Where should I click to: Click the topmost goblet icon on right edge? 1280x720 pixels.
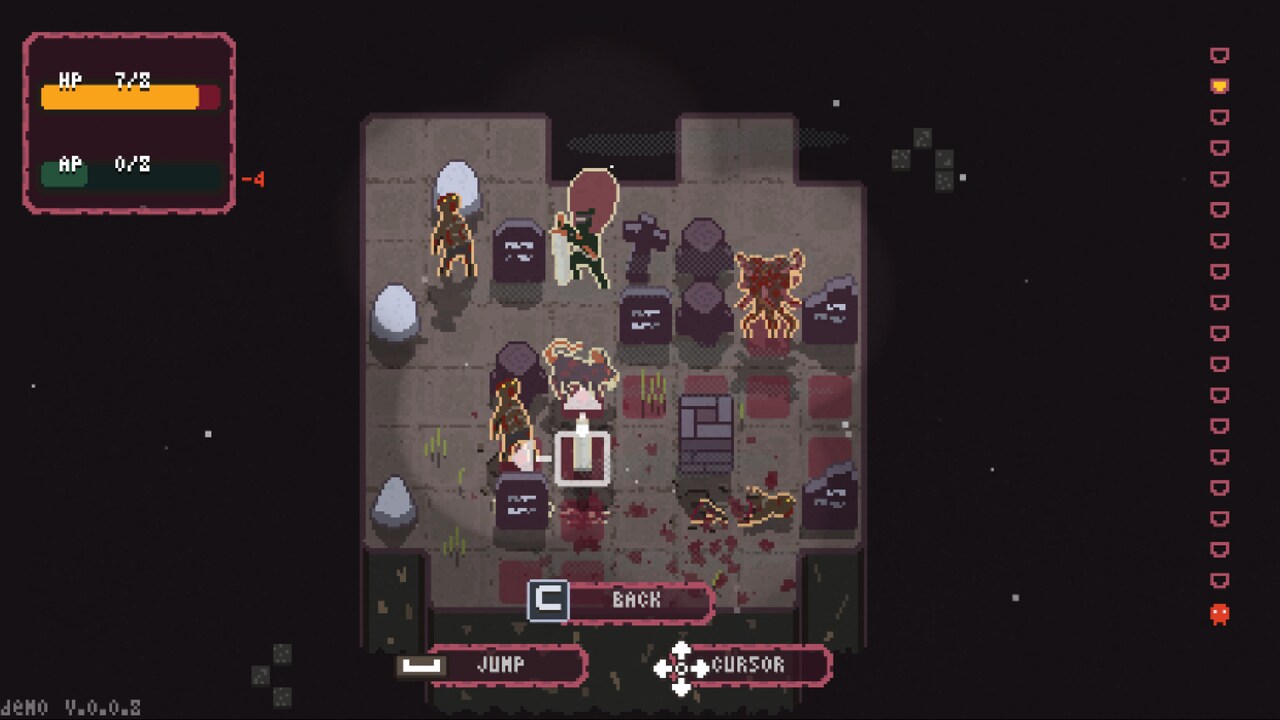coord(1219,55)
